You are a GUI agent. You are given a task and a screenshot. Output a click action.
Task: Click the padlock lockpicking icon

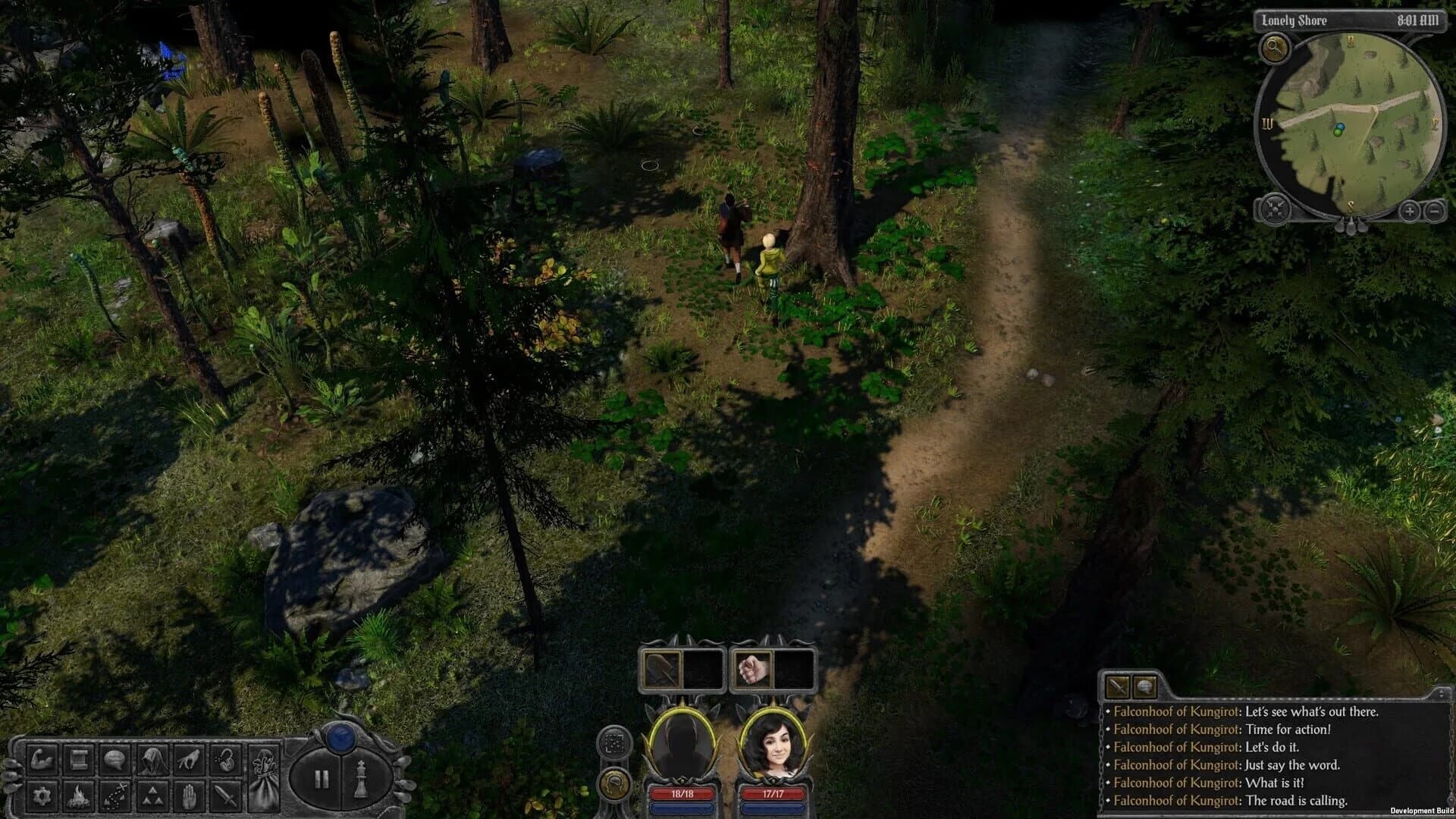[225, 761]
